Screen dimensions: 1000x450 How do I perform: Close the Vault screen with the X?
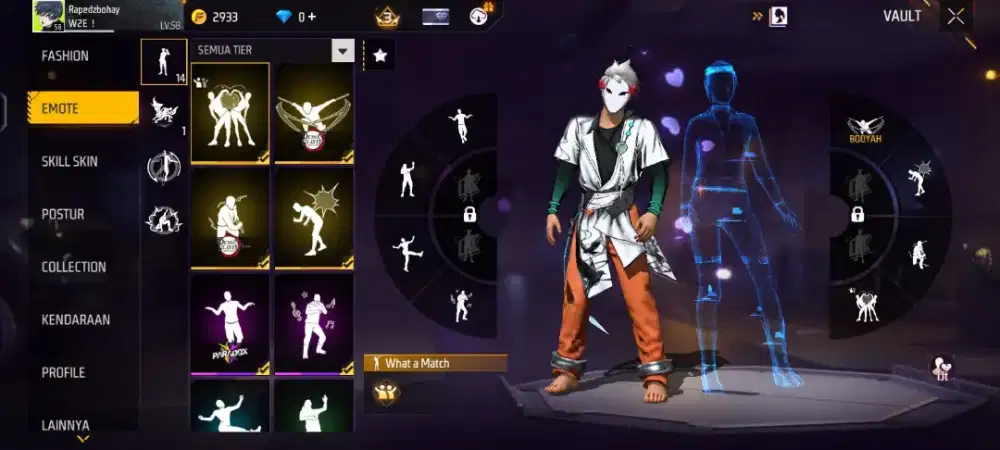[956, 16]
